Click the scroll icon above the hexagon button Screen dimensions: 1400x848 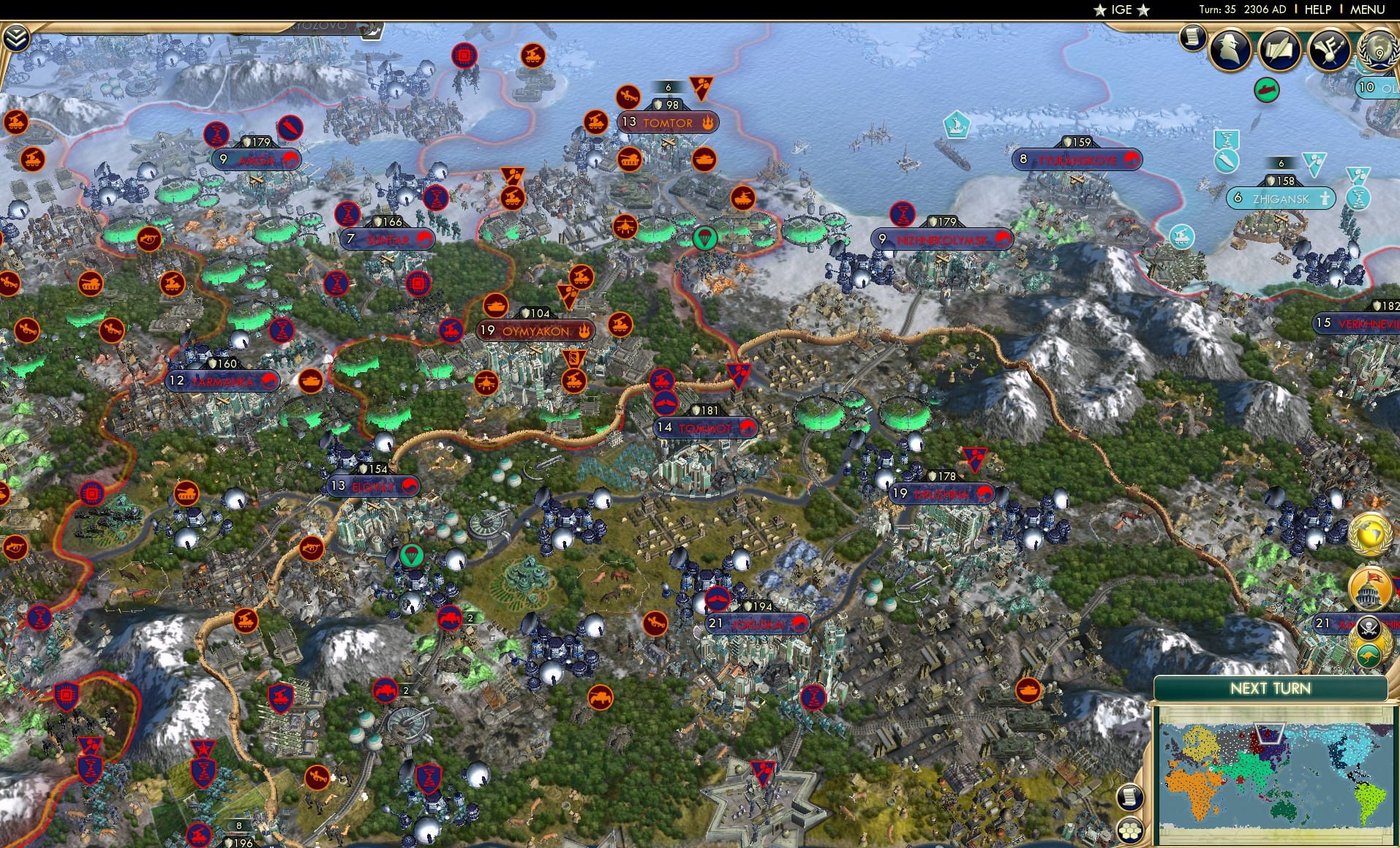pyautogui.click(x=1131, y=796)
